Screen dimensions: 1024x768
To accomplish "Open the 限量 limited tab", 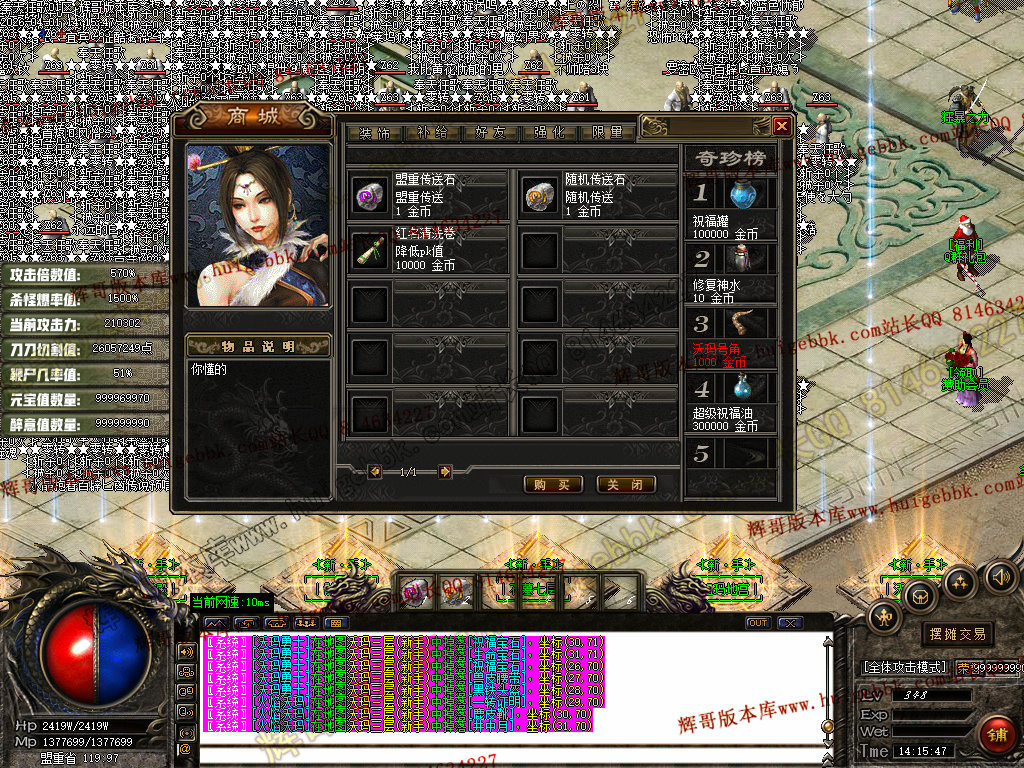I will 607,133.
